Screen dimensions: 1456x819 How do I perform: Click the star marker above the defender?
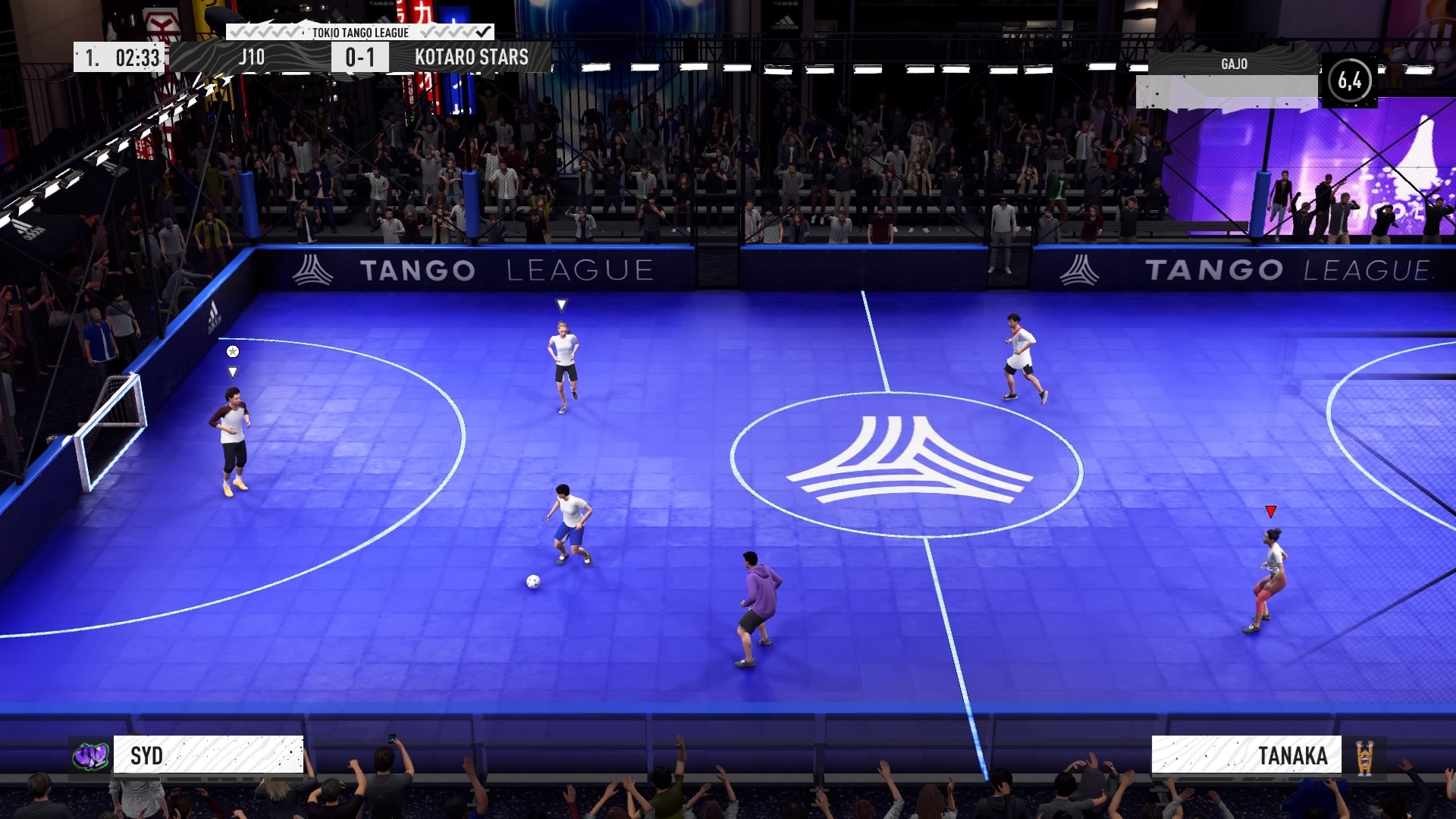[x=233, y=351]
